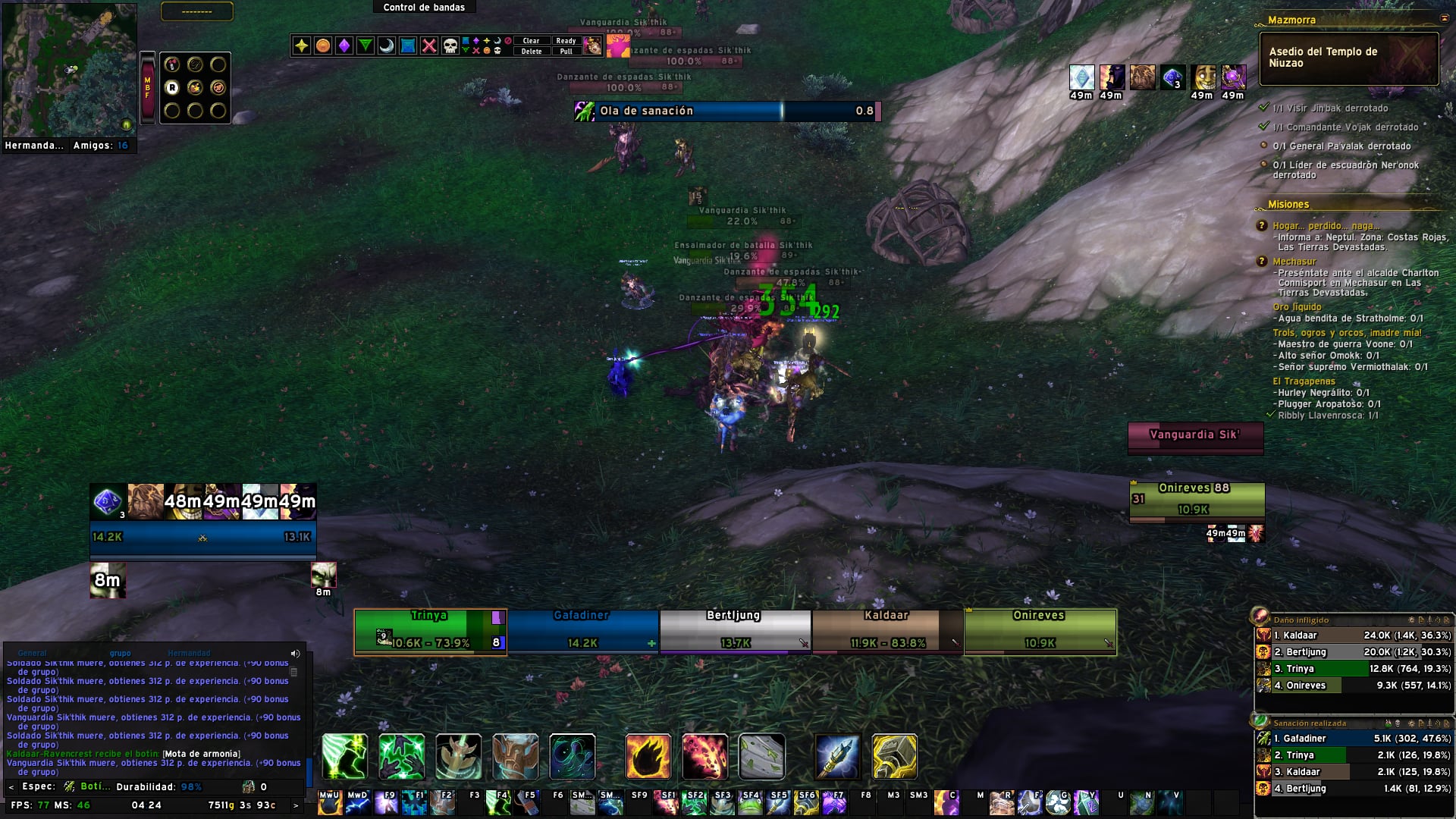Click the Ready check button
This screenshot has height=819, width=1456.
566,41
